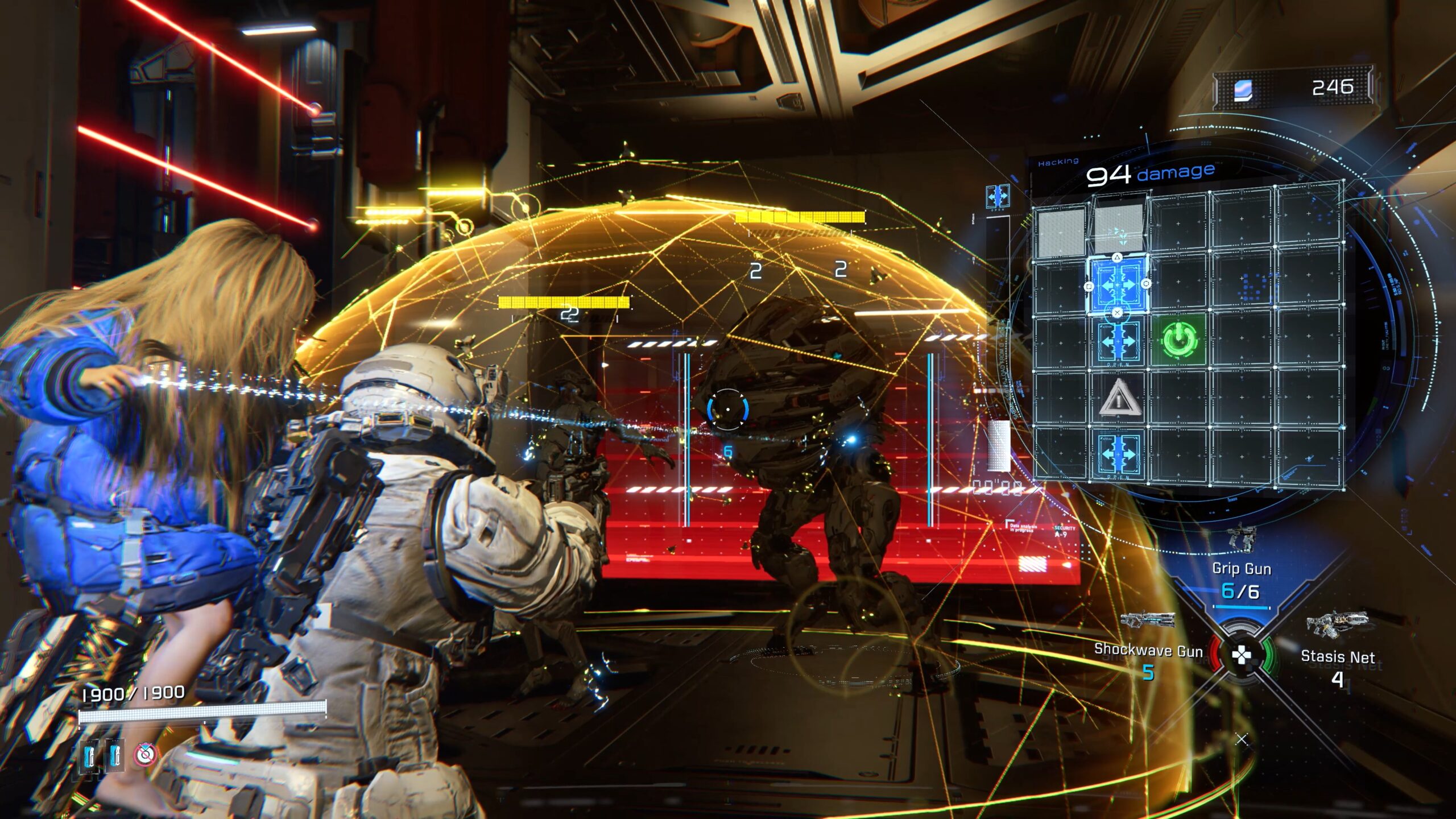The image size is (1456, 819).
Task: Click a blue battery item icon above the health bar
Action: pos(88,756)
